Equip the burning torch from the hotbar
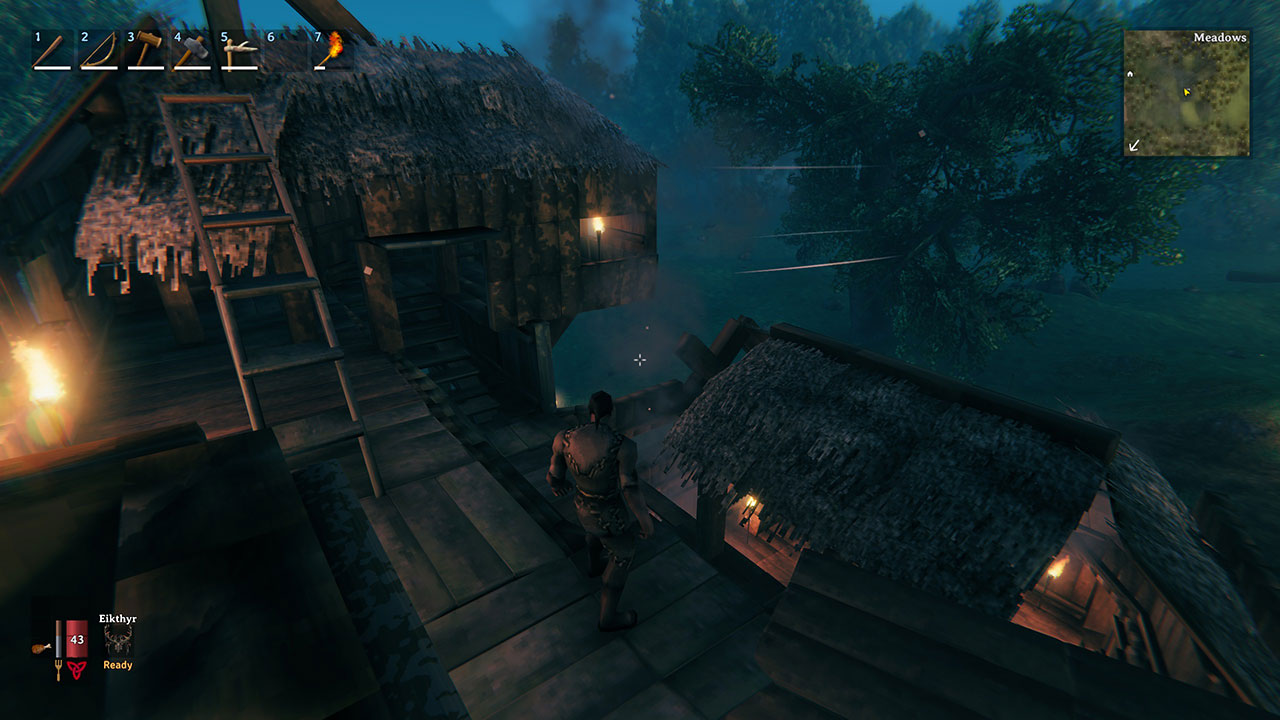 (x=331, y=51)
